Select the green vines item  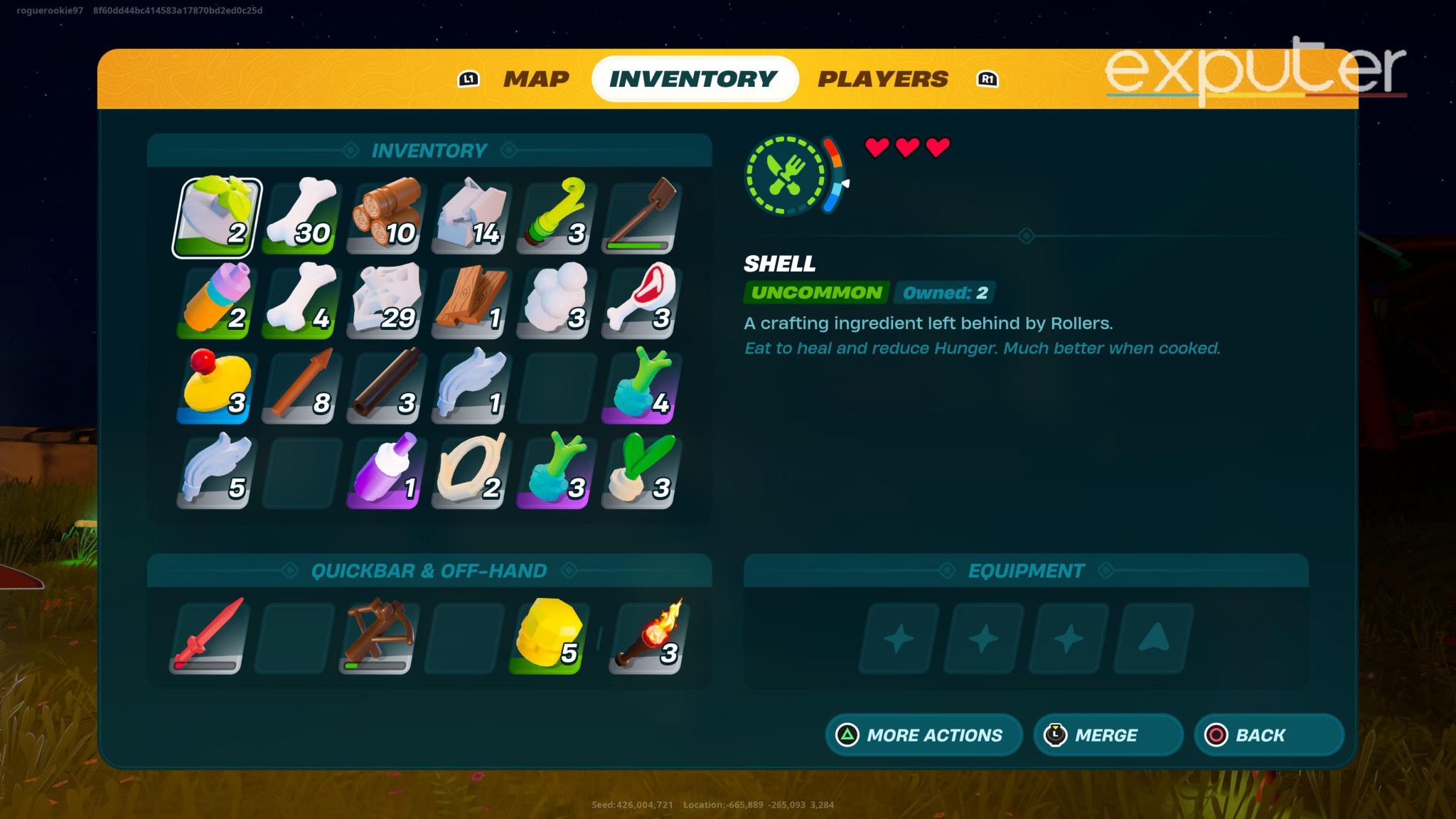click(x=555, y=213)
